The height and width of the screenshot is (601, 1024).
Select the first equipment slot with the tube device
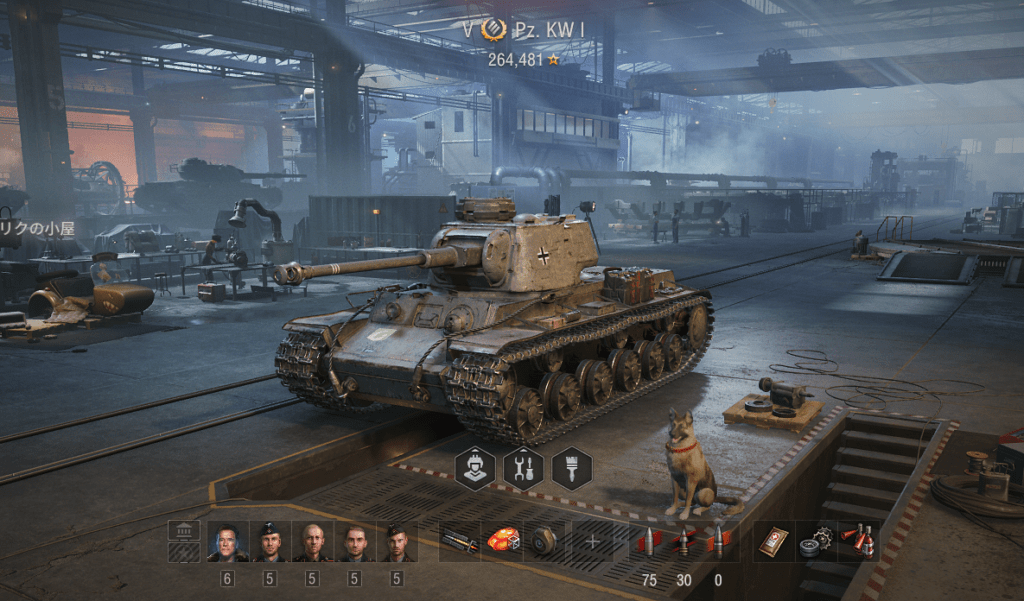pos(460,542)
